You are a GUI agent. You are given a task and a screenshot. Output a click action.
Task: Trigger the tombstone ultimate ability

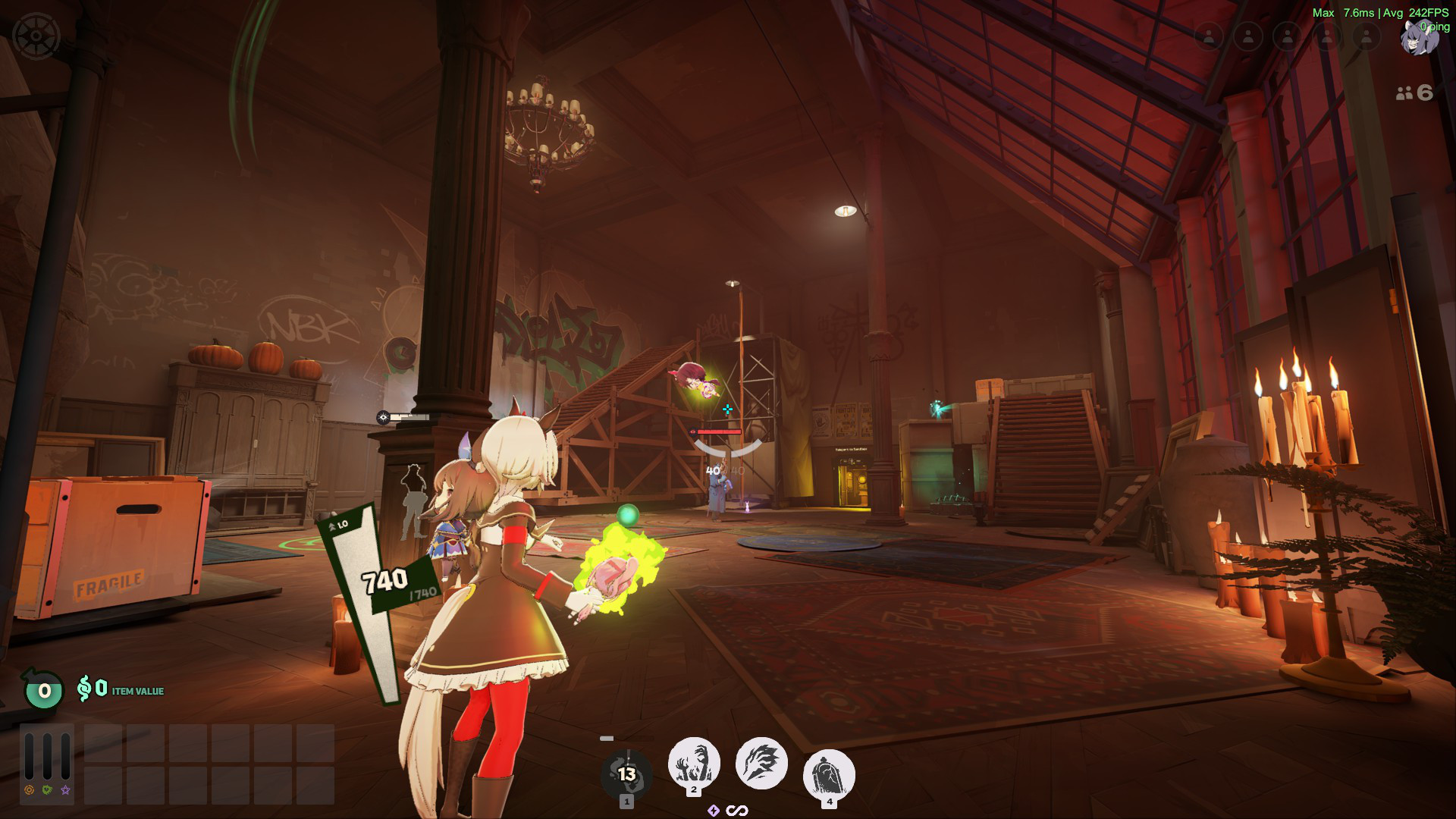(x=829, y=775)
